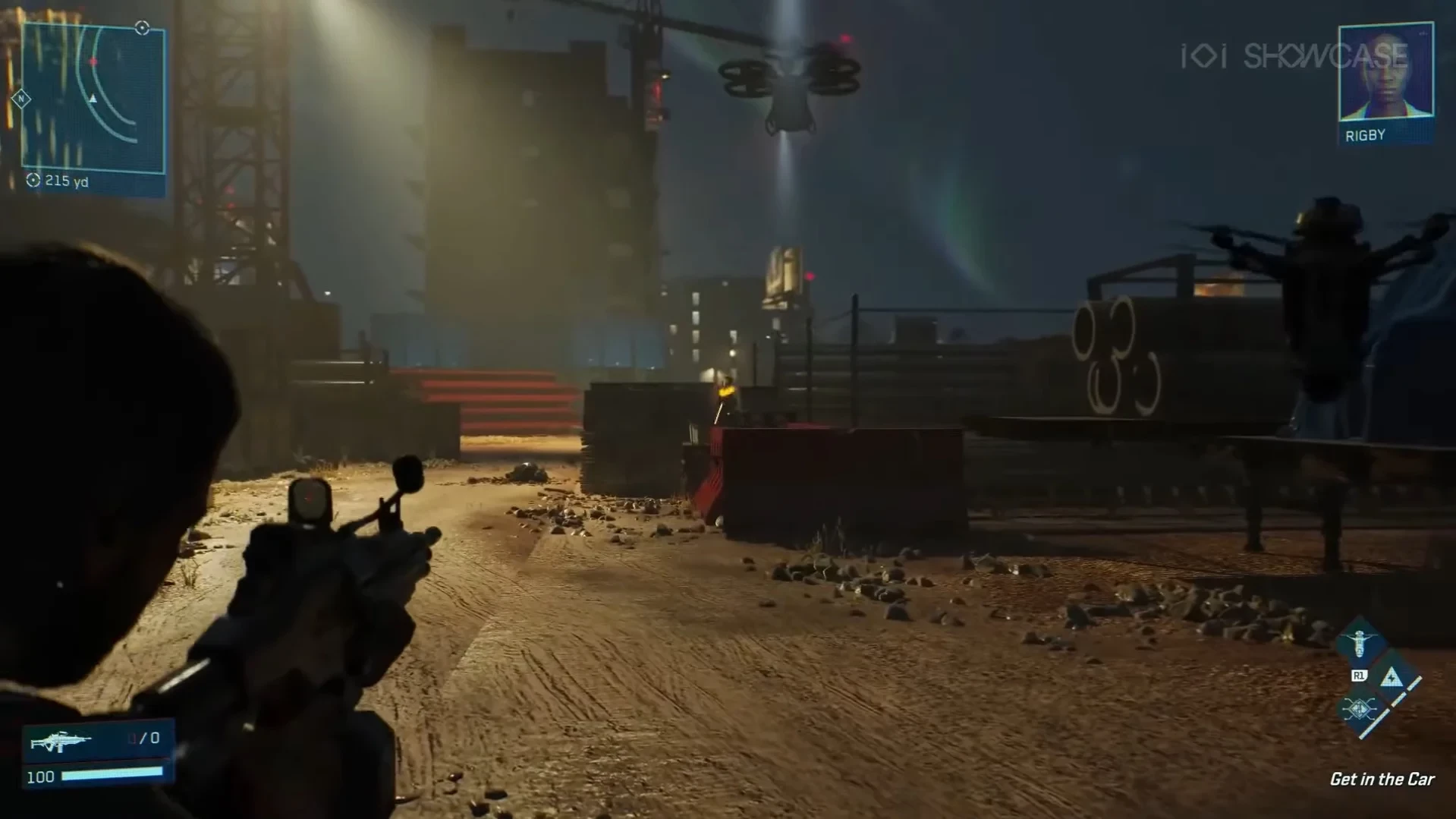Image resolution: width=1456 pixels, height=819 pixels.
Task: Click the objective target marker on the minimap edge
Action: coord(142,28)
